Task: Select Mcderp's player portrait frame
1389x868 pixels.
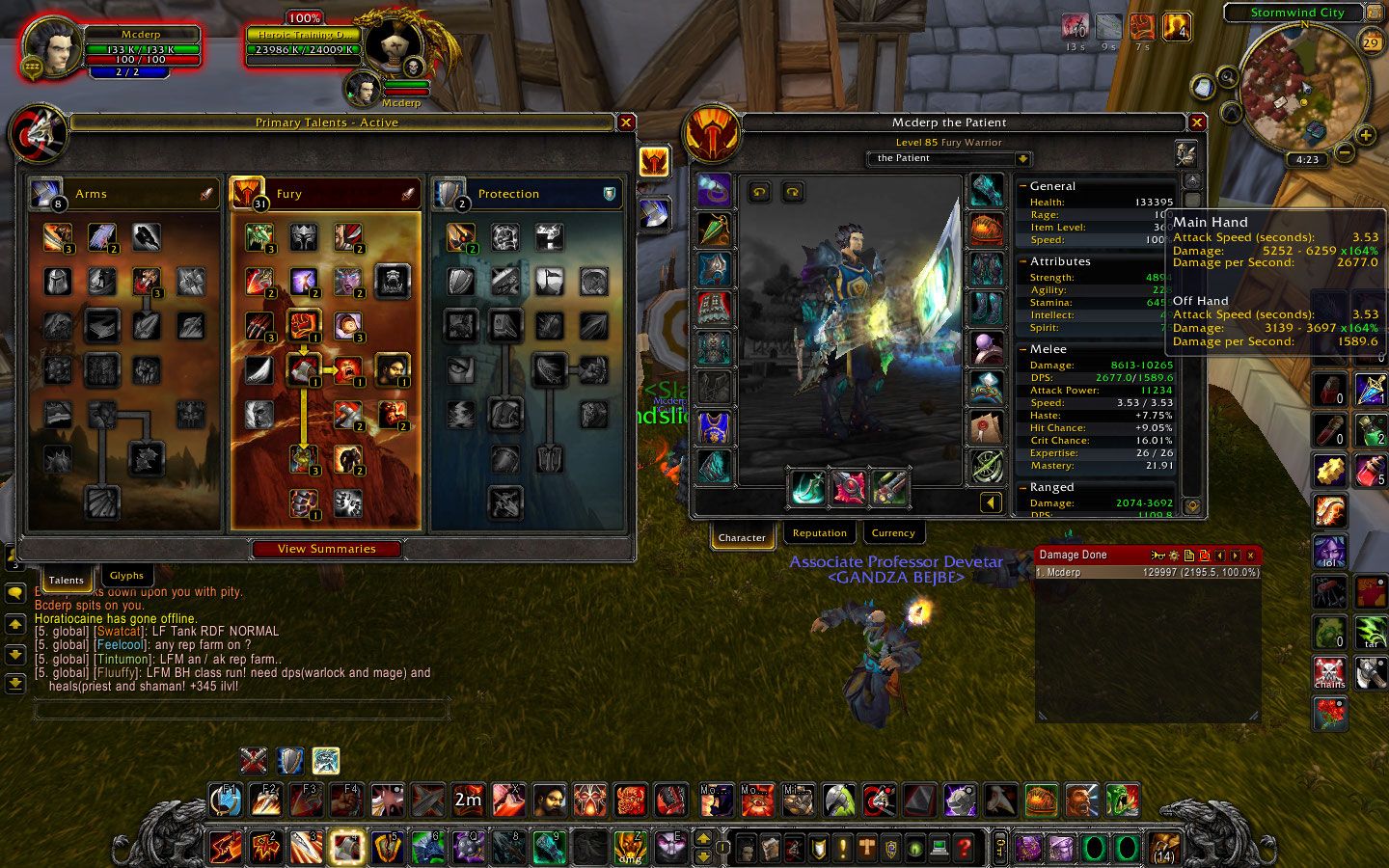Action: tap(53, 48)
